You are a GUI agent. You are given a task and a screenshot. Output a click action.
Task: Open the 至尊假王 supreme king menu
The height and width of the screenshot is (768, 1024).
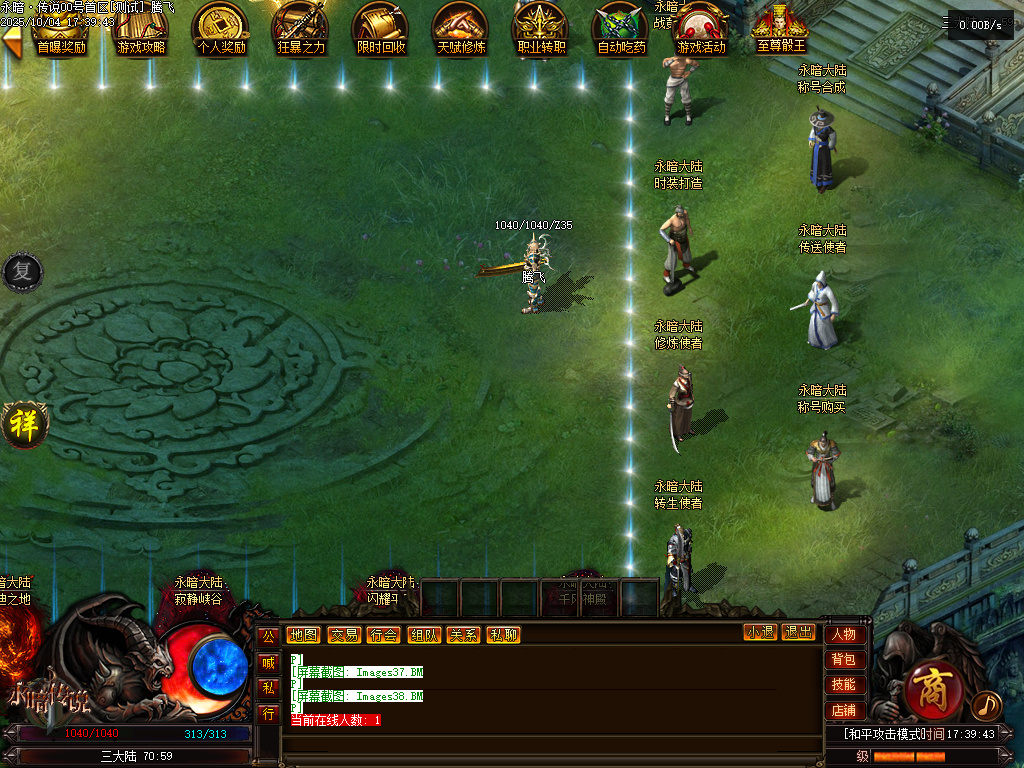pos(781,30)
